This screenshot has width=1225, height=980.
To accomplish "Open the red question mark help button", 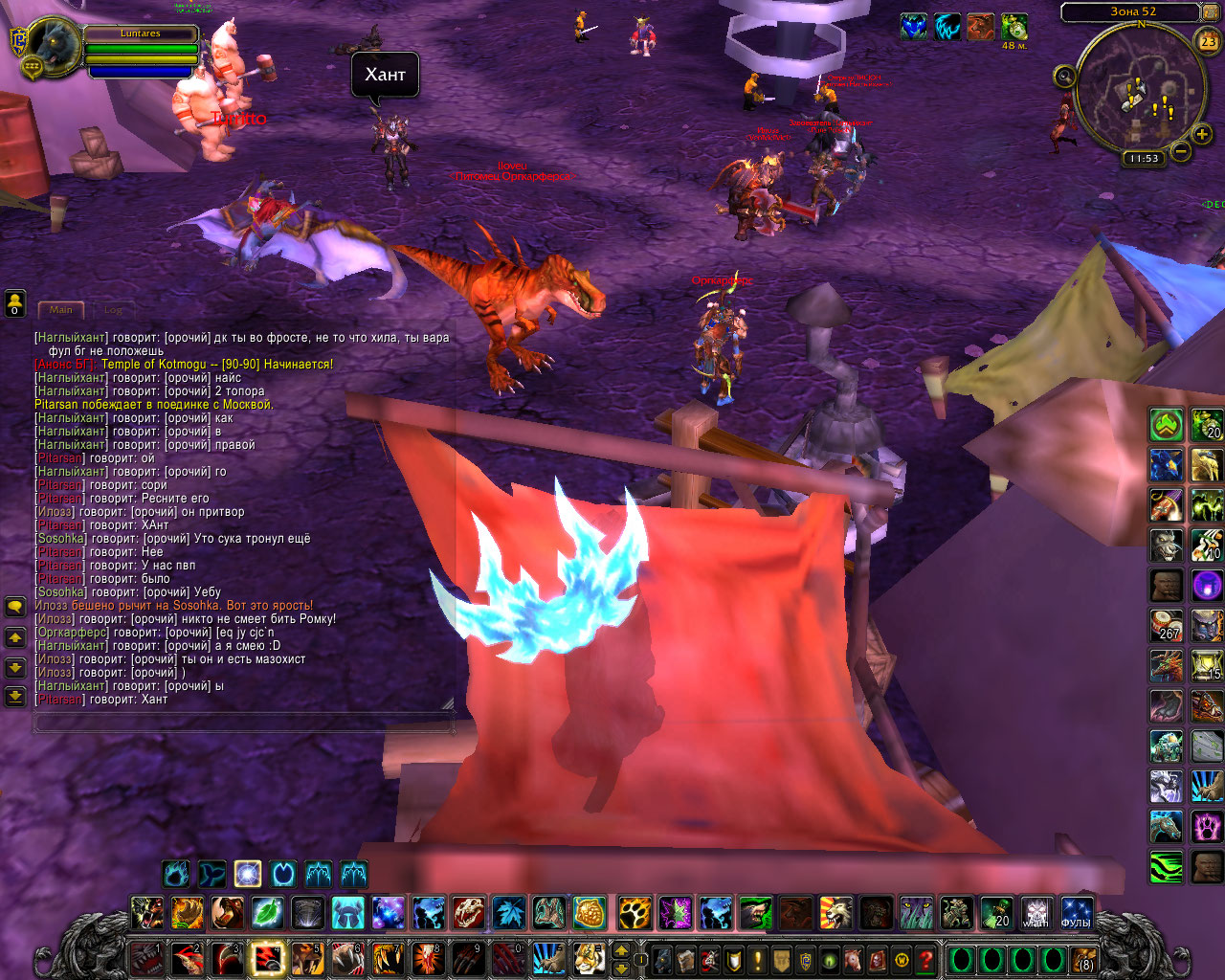I will pos(925,959).
